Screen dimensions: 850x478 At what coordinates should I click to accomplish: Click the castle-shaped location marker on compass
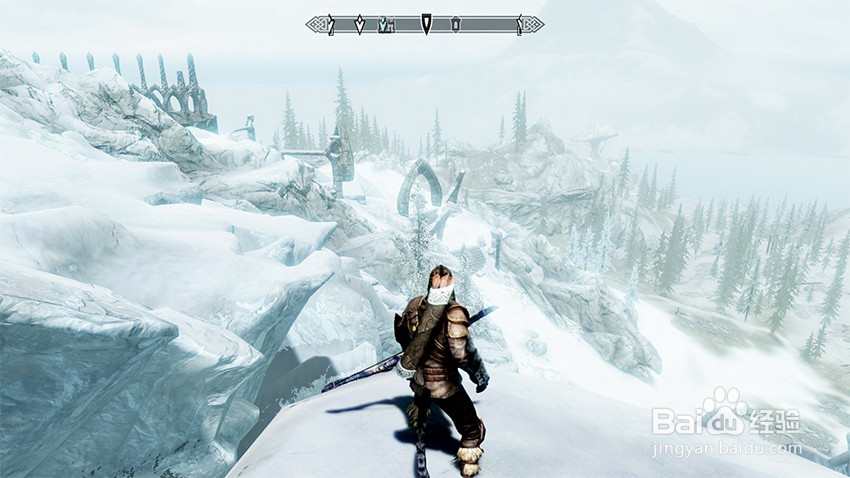[x=385, y=24]
